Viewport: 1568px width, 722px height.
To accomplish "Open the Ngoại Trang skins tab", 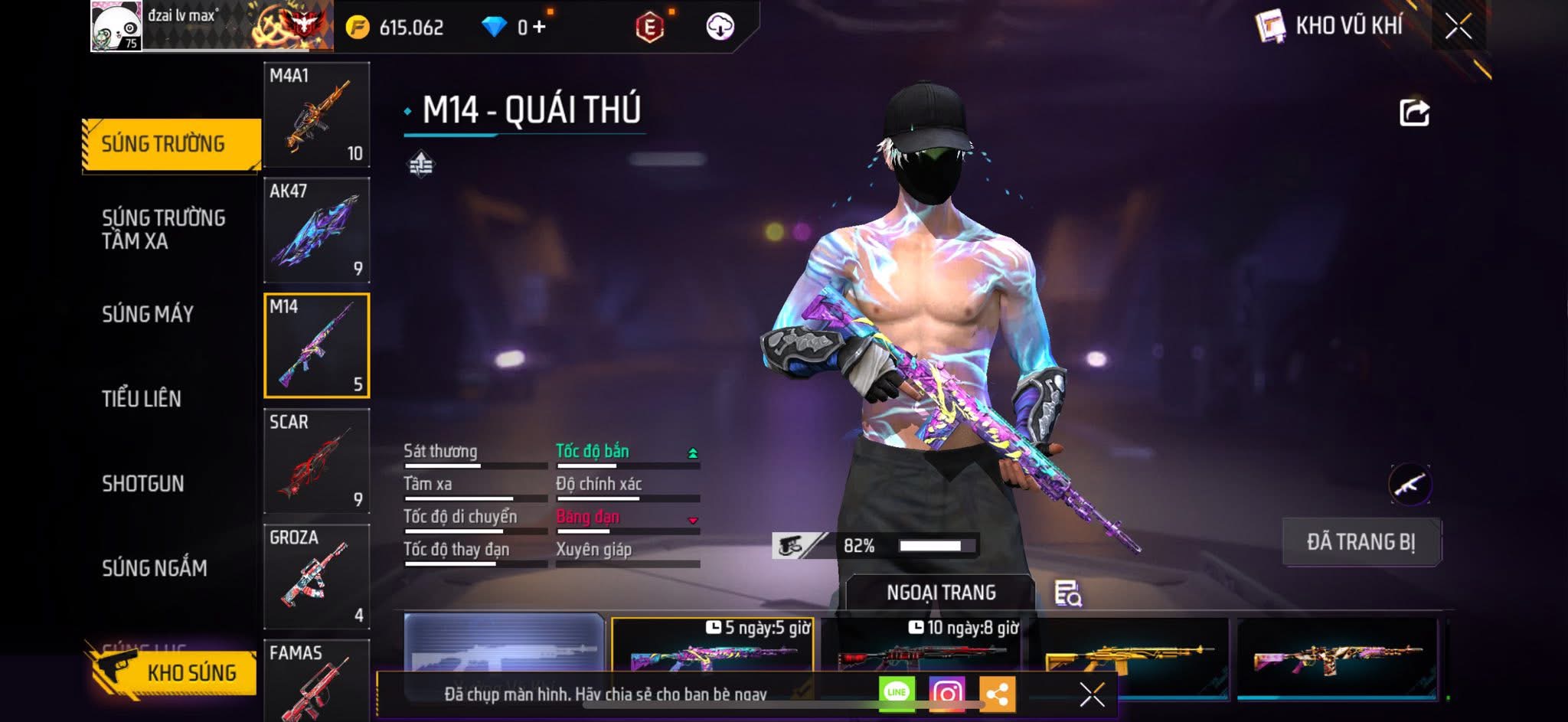I will pos(941,593).
